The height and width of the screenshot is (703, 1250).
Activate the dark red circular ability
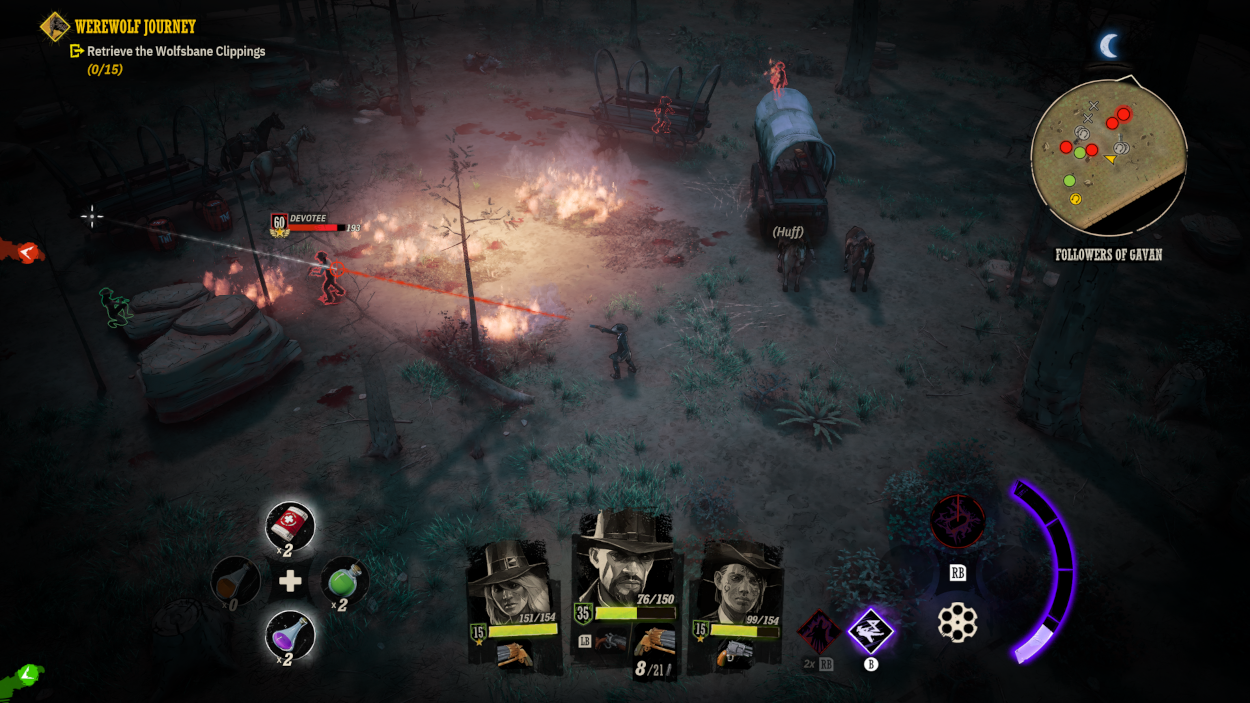coord(957,521)
